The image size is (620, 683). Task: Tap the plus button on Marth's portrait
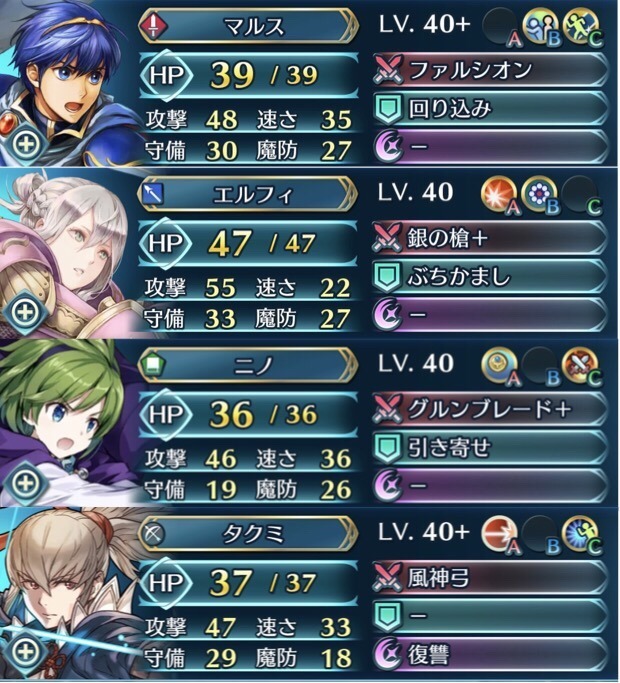coord(24,141)
